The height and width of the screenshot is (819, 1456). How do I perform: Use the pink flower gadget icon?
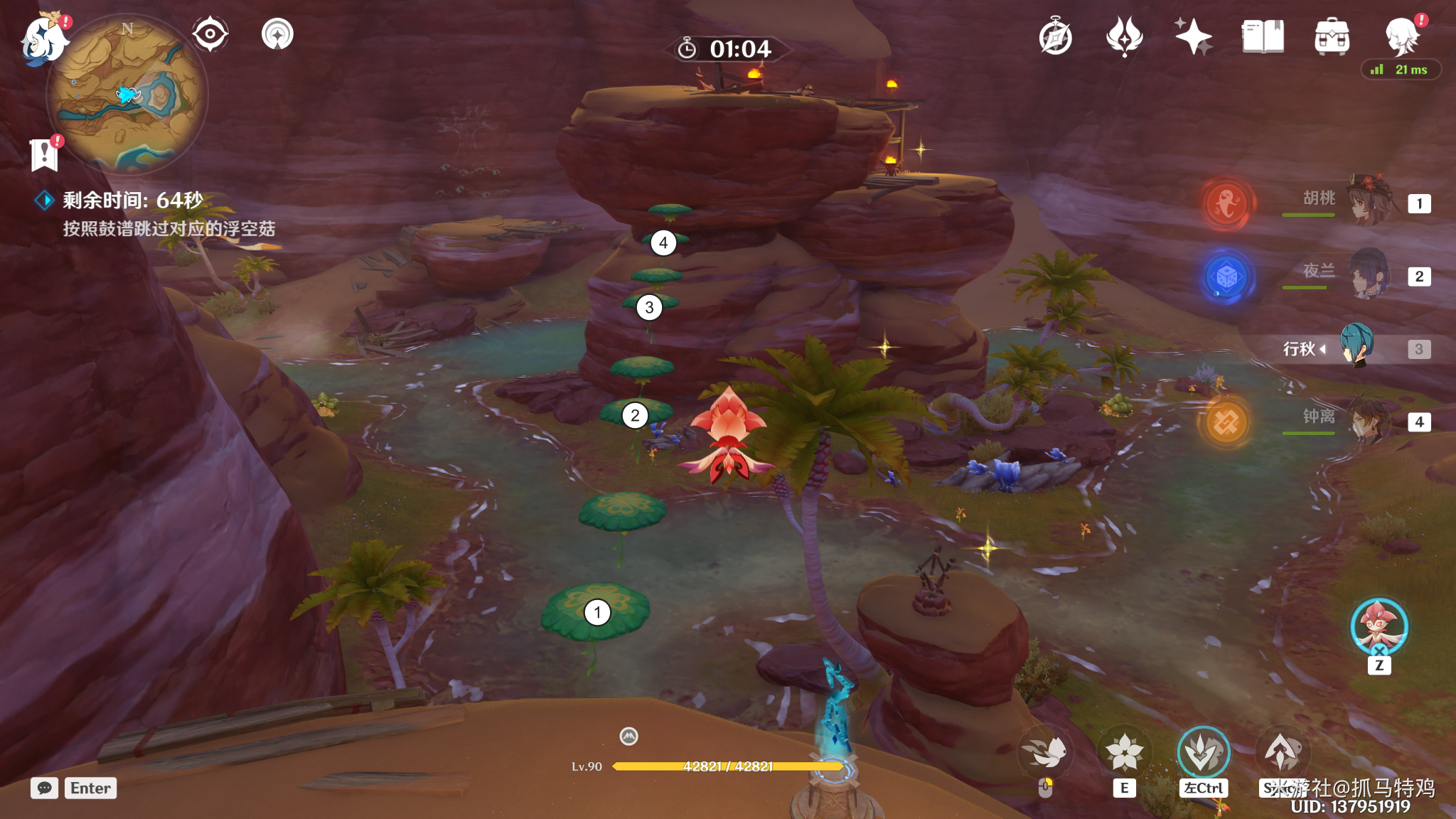(x=1379, y=626)
